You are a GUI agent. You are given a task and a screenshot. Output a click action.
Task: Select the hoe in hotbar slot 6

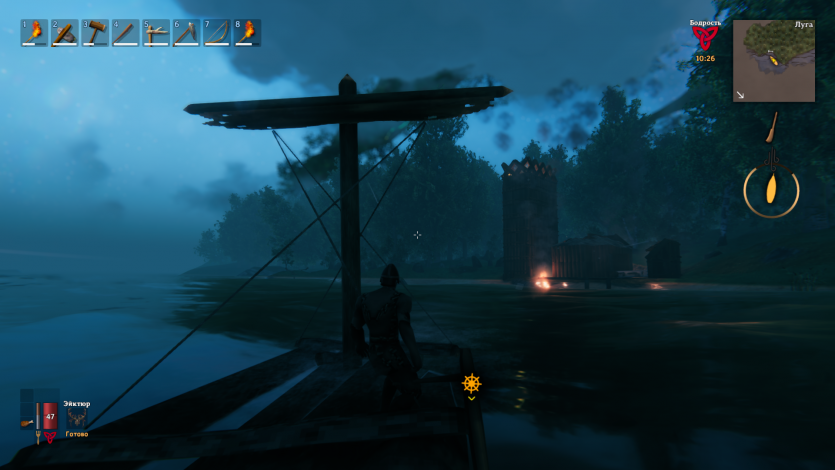(186, 33)
